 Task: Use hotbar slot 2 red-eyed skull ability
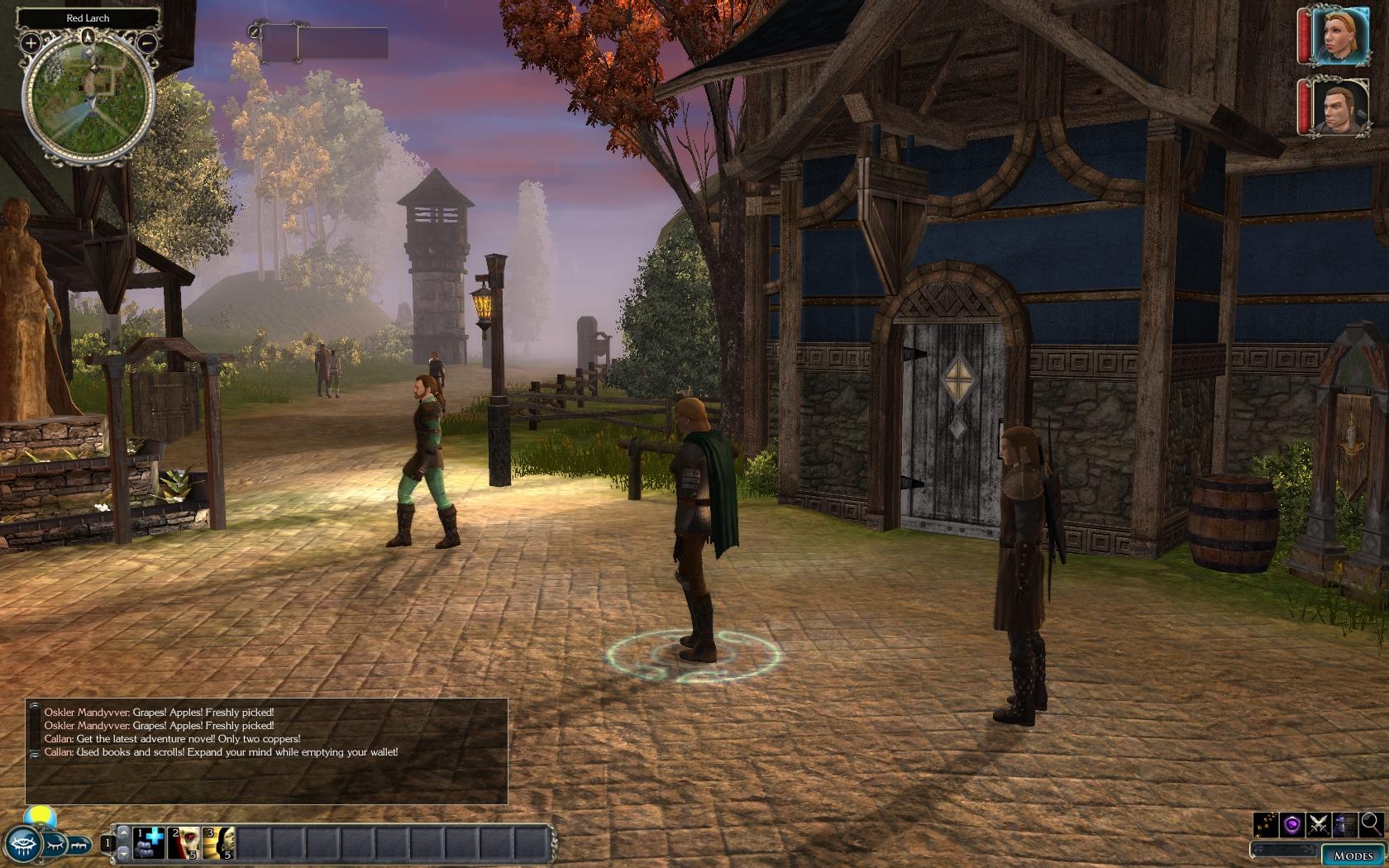(x=184, y=842)
